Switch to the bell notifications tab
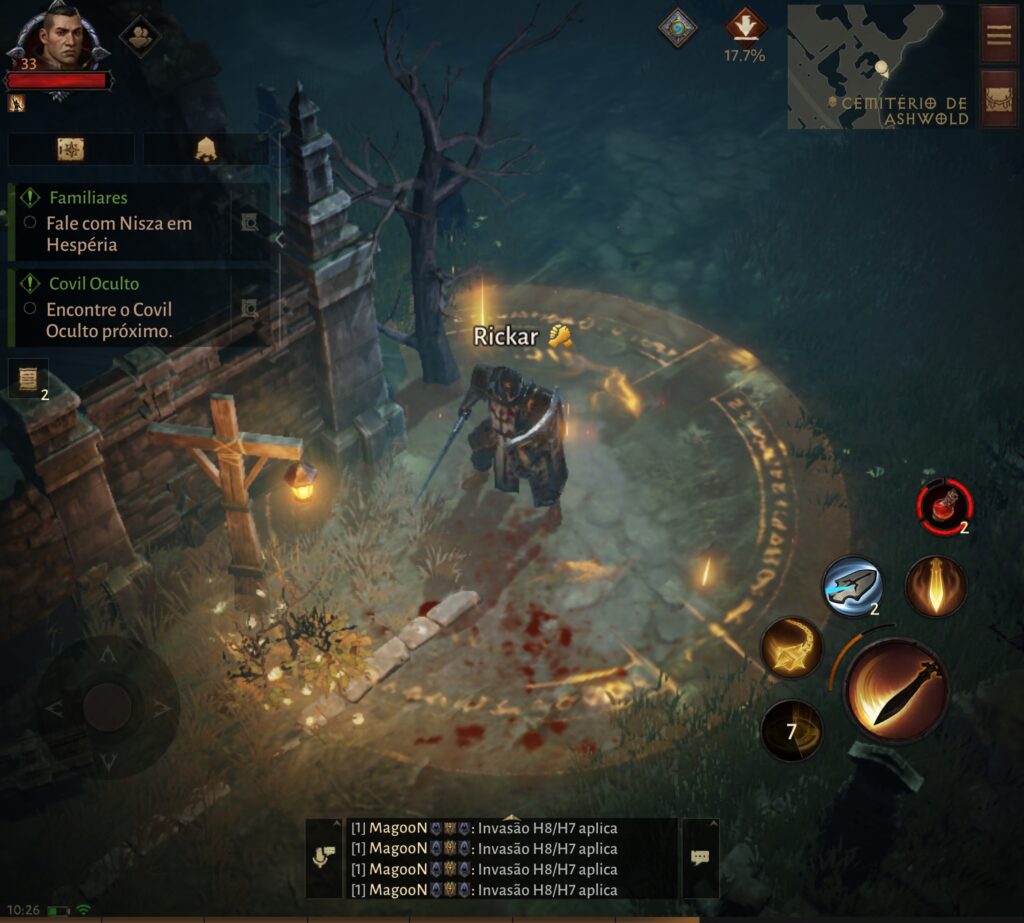The image size is (1024, 923). point(206,149)
